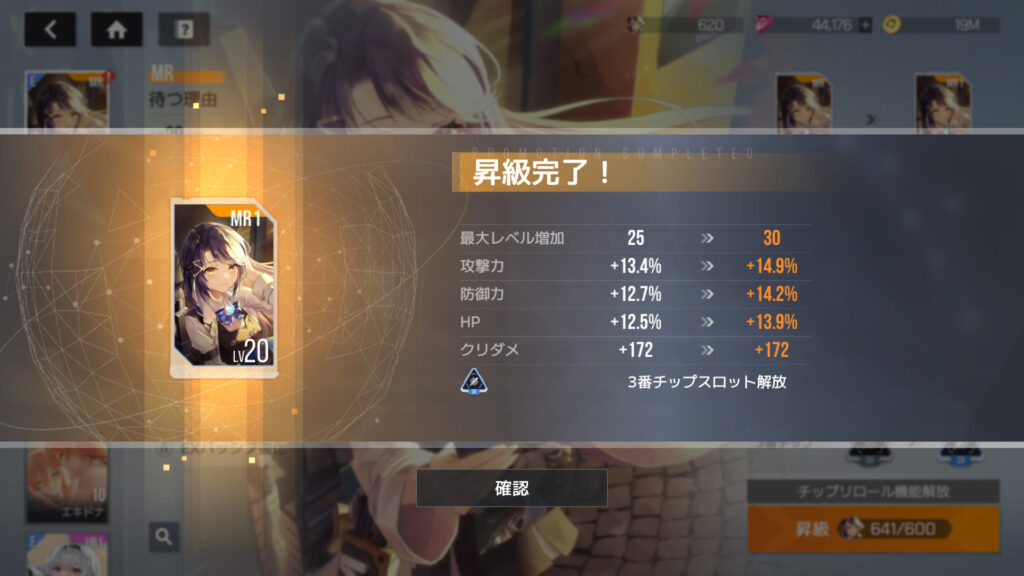Go back using the arrow button
Viewport: 1024px width, 576px height.
point(50,30)
